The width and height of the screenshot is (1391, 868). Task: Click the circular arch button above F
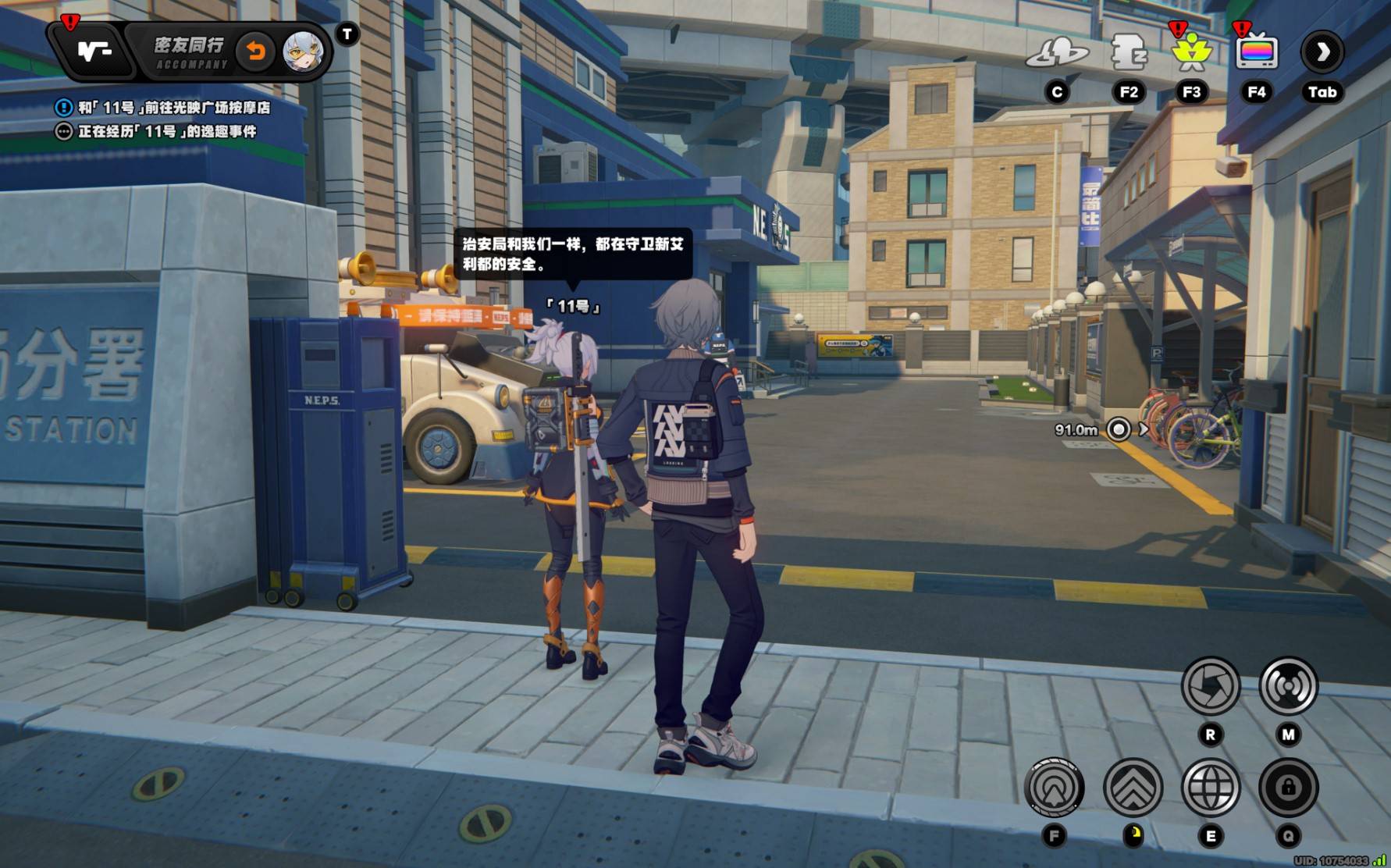click(x=1055, y=787)
